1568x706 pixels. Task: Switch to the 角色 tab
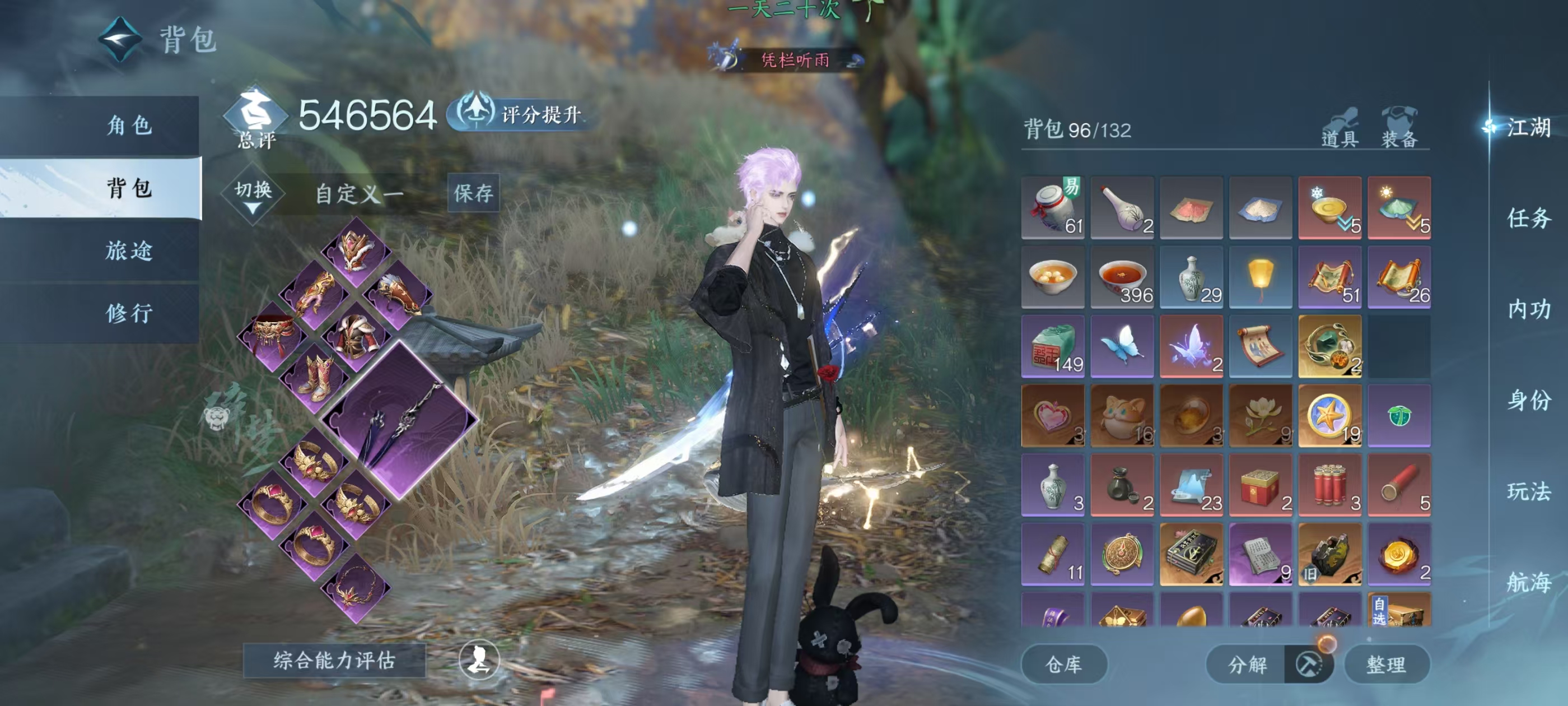(x=129, y=126)
